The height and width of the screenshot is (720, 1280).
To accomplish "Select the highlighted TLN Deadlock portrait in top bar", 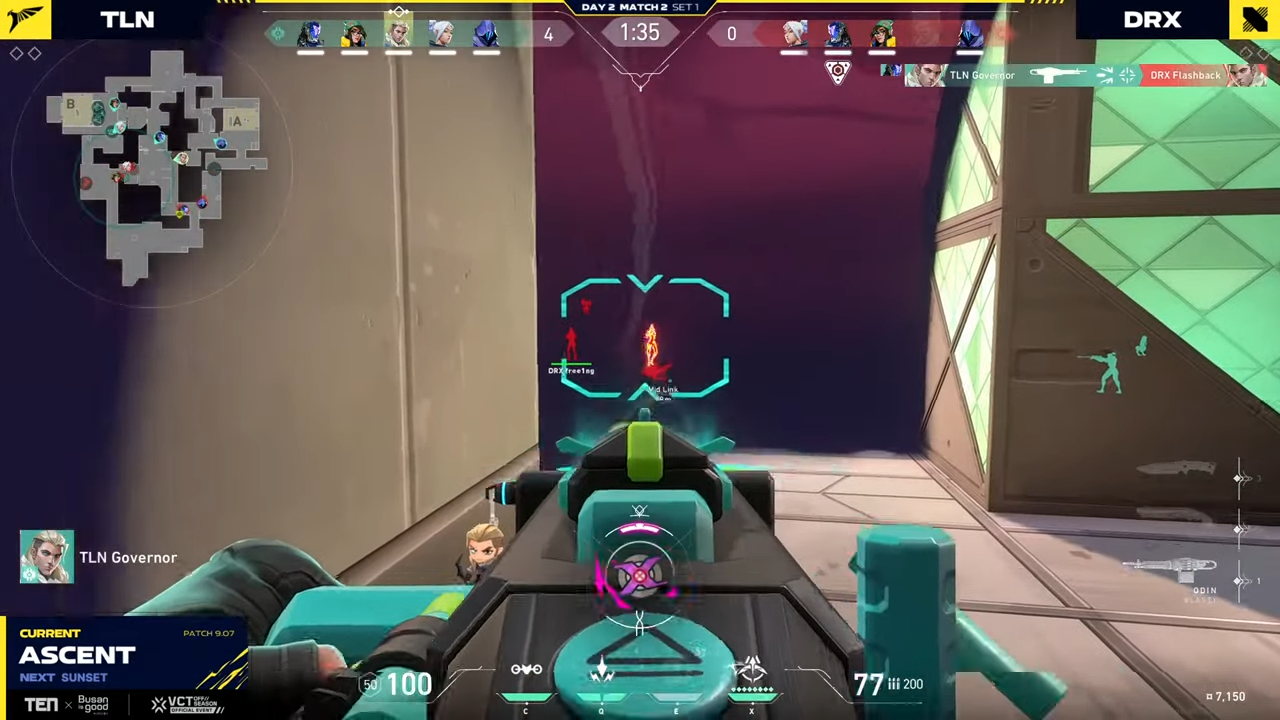I will 398,34.
